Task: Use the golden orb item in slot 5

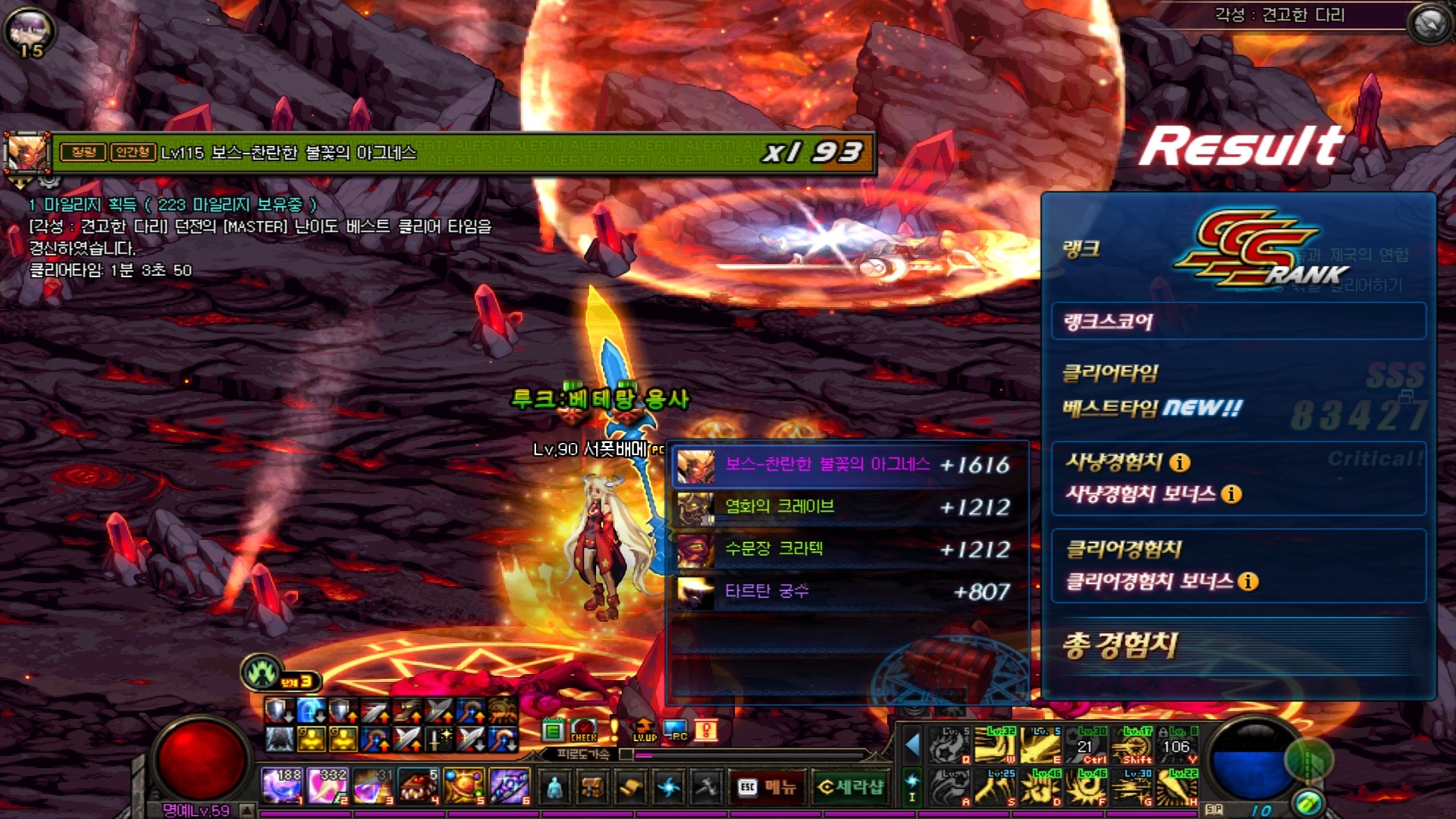Action: (x=463, y=786)
